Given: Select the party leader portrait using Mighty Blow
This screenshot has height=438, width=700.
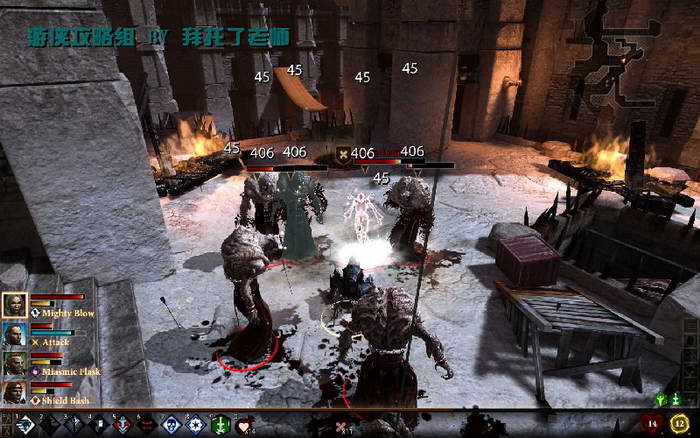Looking at the screenshot, I should 15,305.
